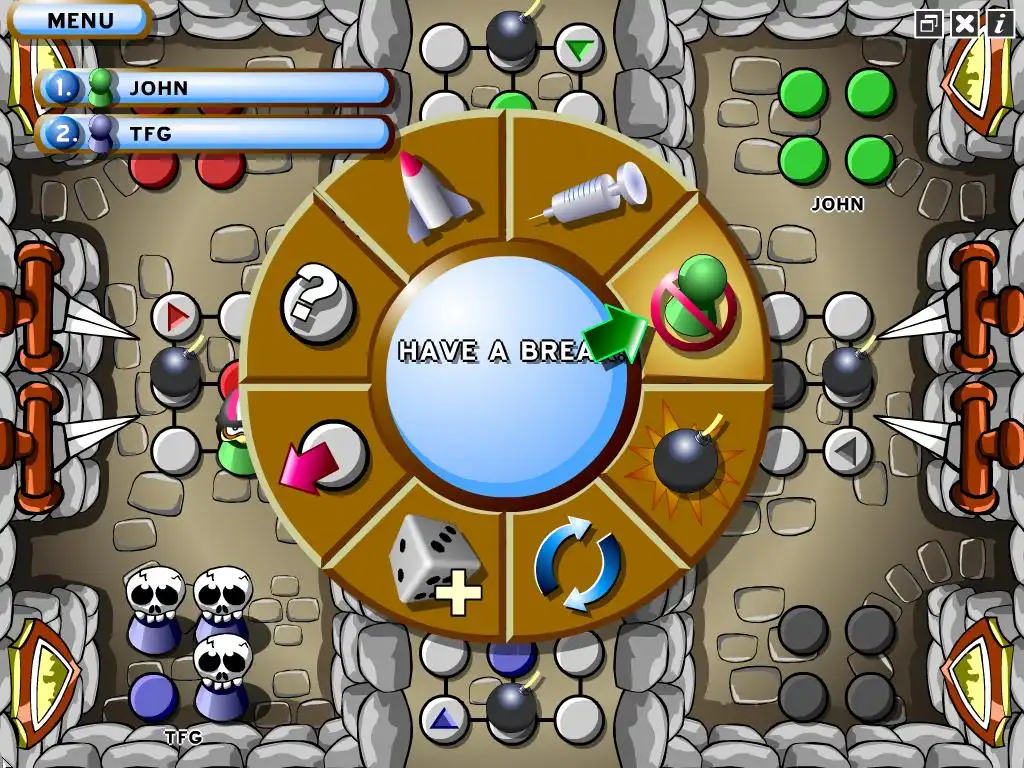Select player row JOHN
The width and height of the screenshot is (1024, 768).
(215, 88)
